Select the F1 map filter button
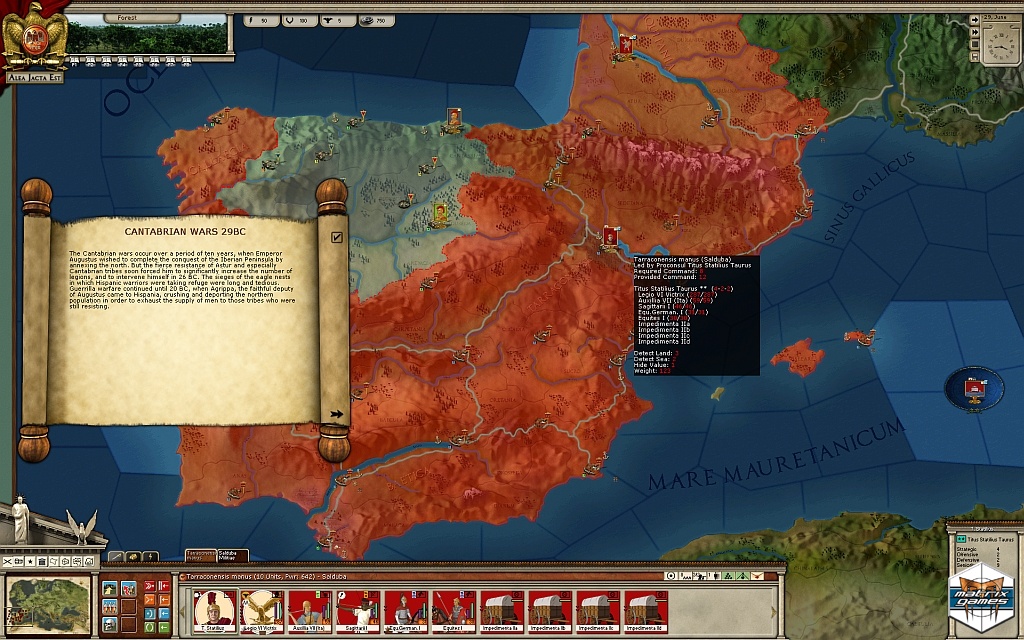The height and width of the screenshot is (640, 1024). coord(9,562)
